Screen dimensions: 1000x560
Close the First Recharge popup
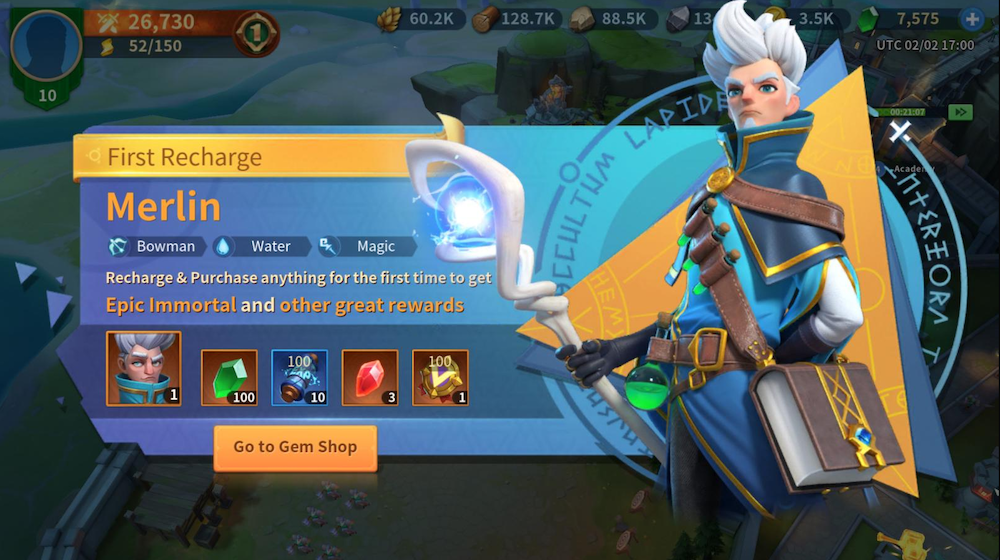pos(900,131)
